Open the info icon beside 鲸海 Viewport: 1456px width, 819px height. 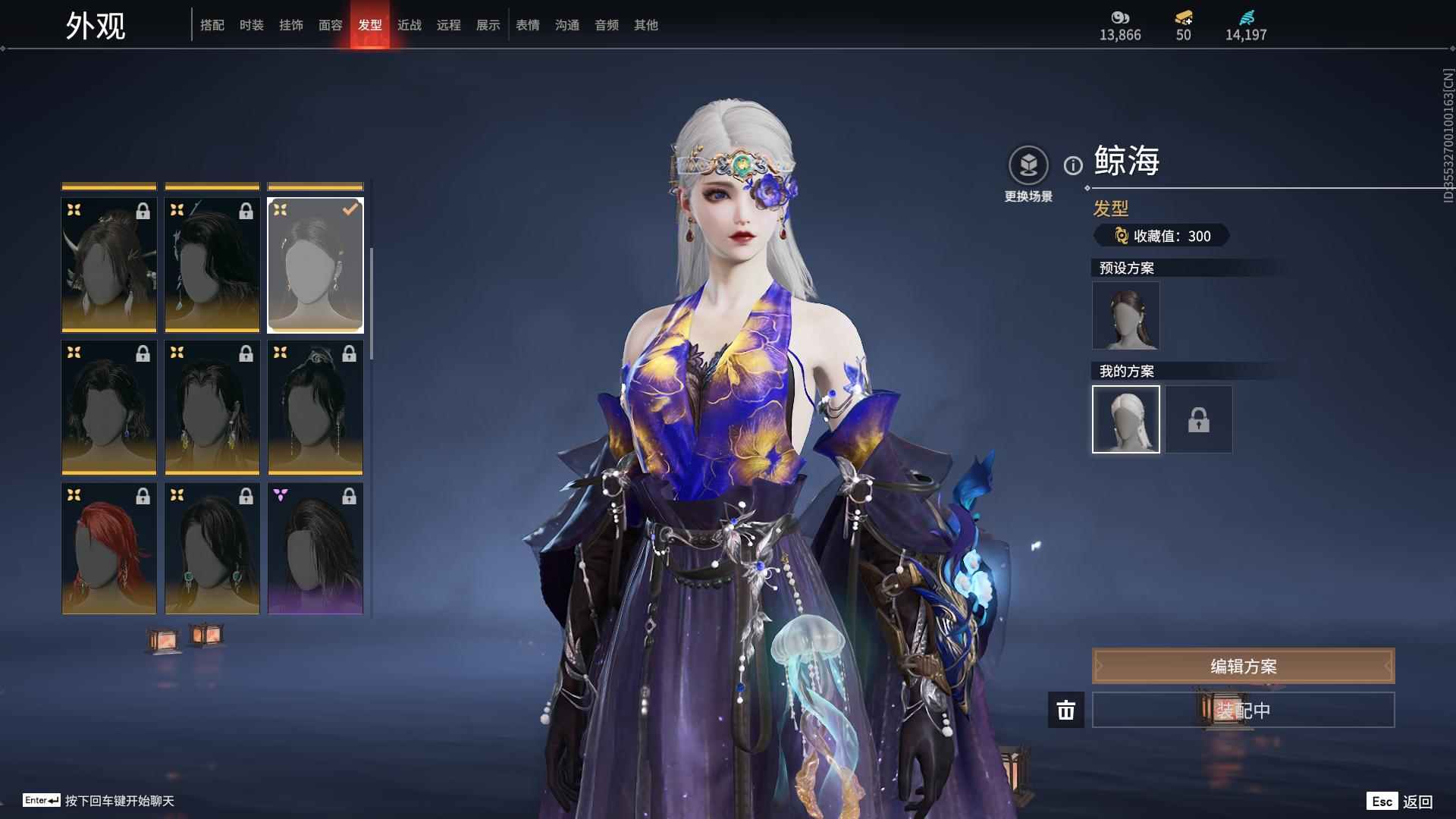click(x=1073, y=165)
